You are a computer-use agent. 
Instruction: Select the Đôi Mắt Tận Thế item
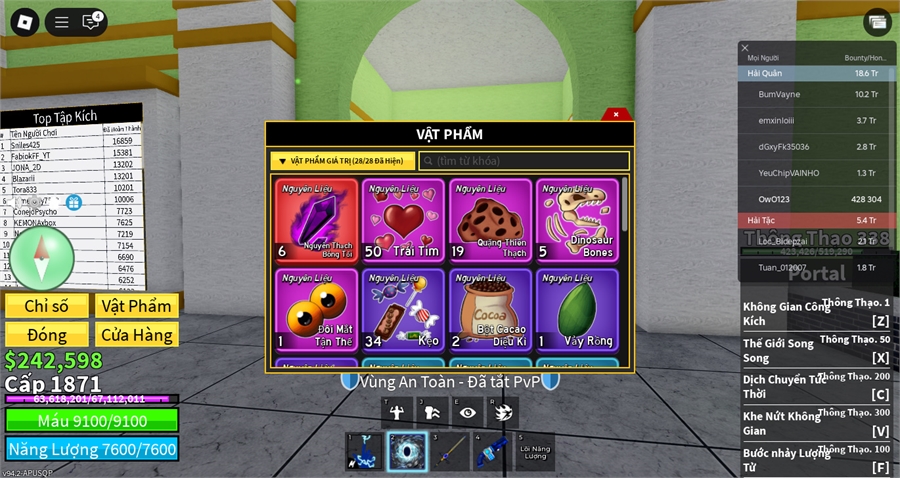[316, 309]
